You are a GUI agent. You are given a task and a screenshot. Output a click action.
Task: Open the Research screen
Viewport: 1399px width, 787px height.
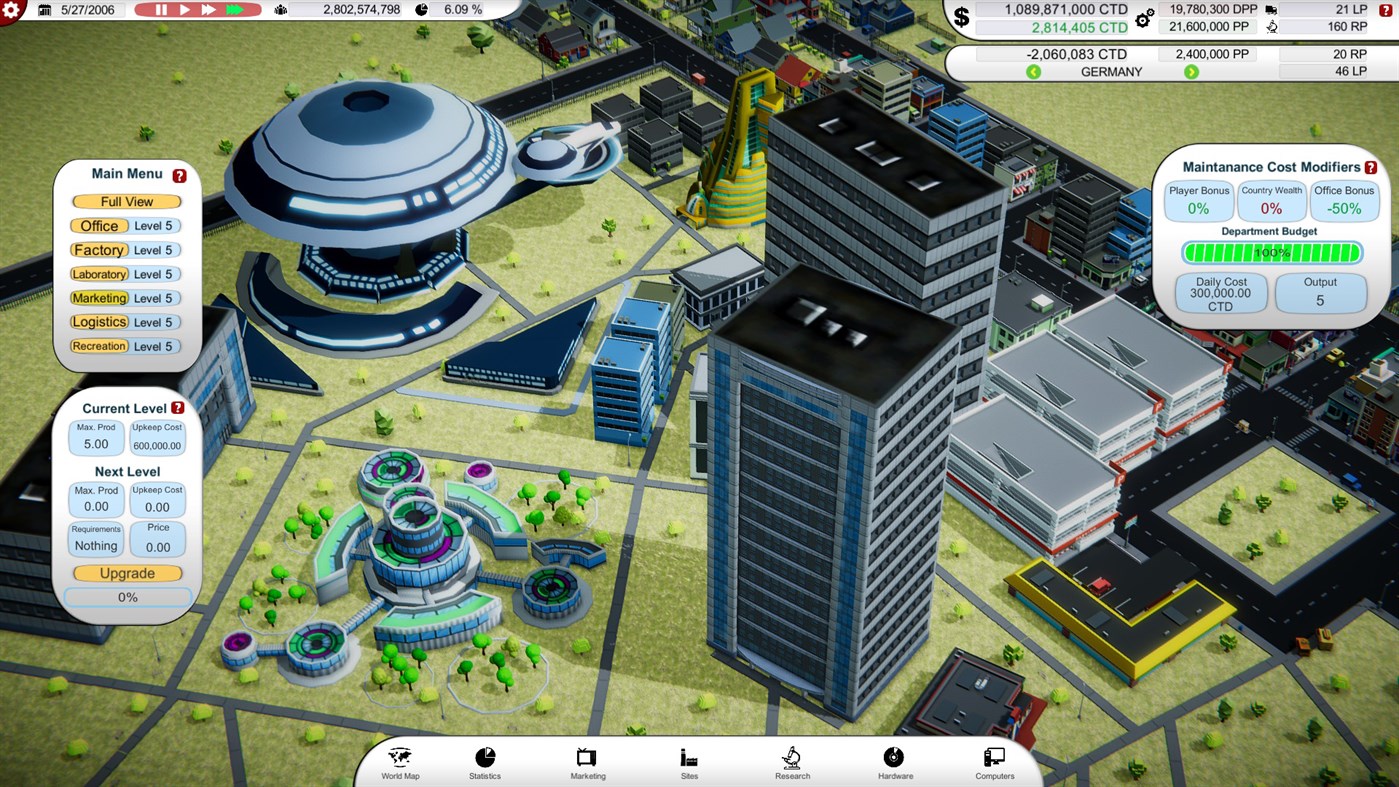coord(791,762)
